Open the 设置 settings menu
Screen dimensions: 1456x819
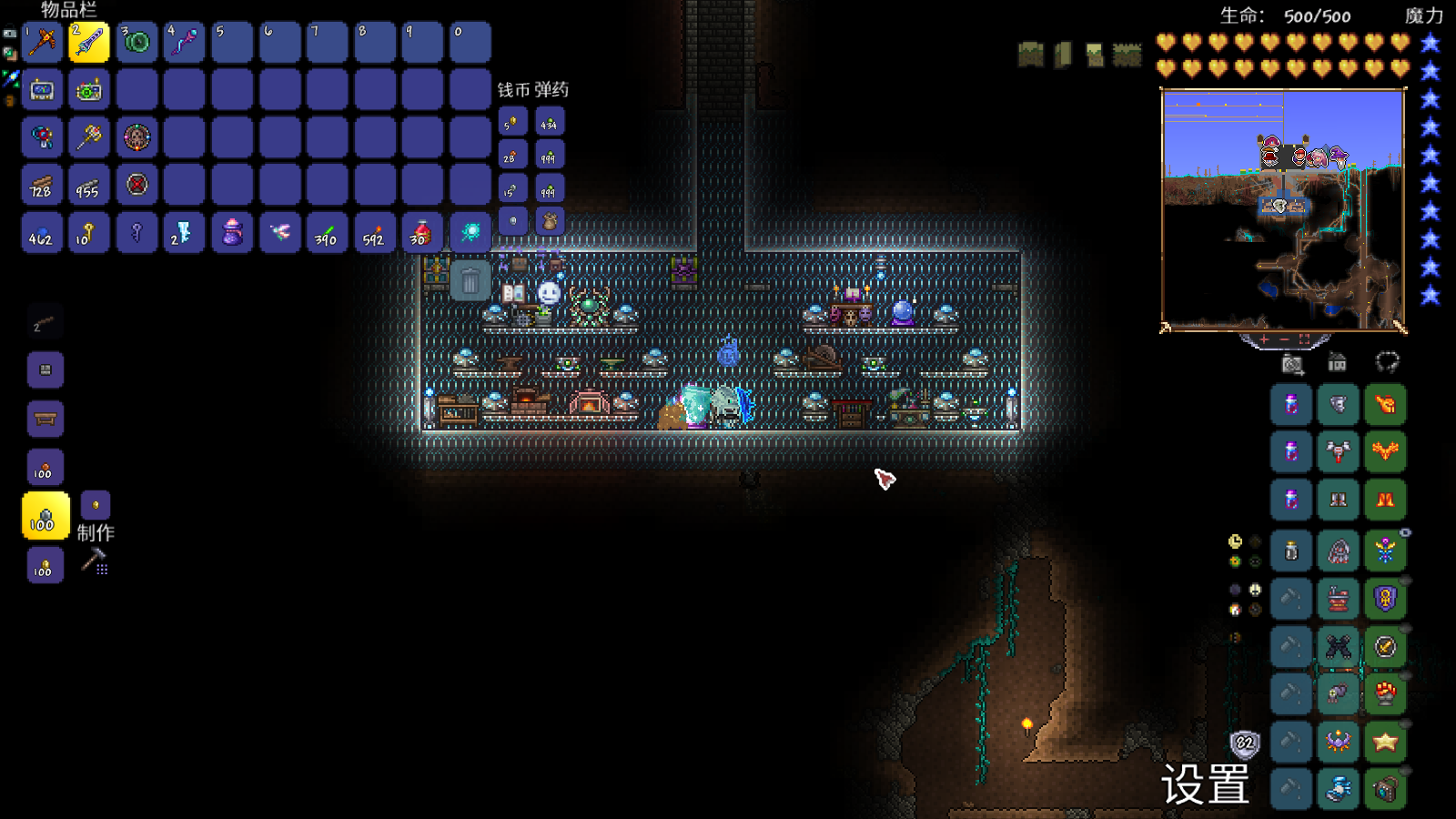1205,784
